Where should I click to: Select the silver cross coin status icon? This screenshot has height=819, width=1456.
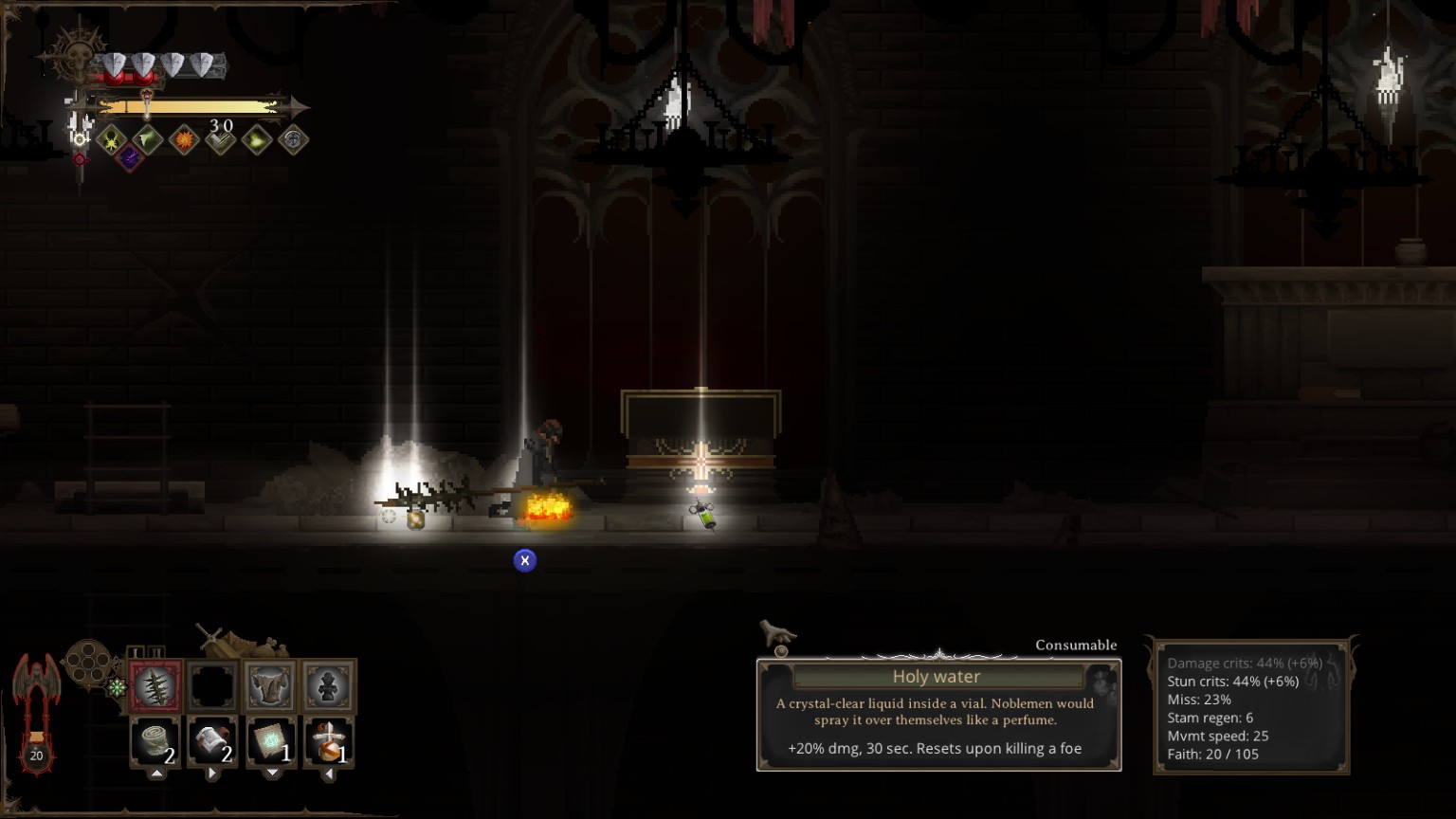pyautogui.click(x=293, y=140)
